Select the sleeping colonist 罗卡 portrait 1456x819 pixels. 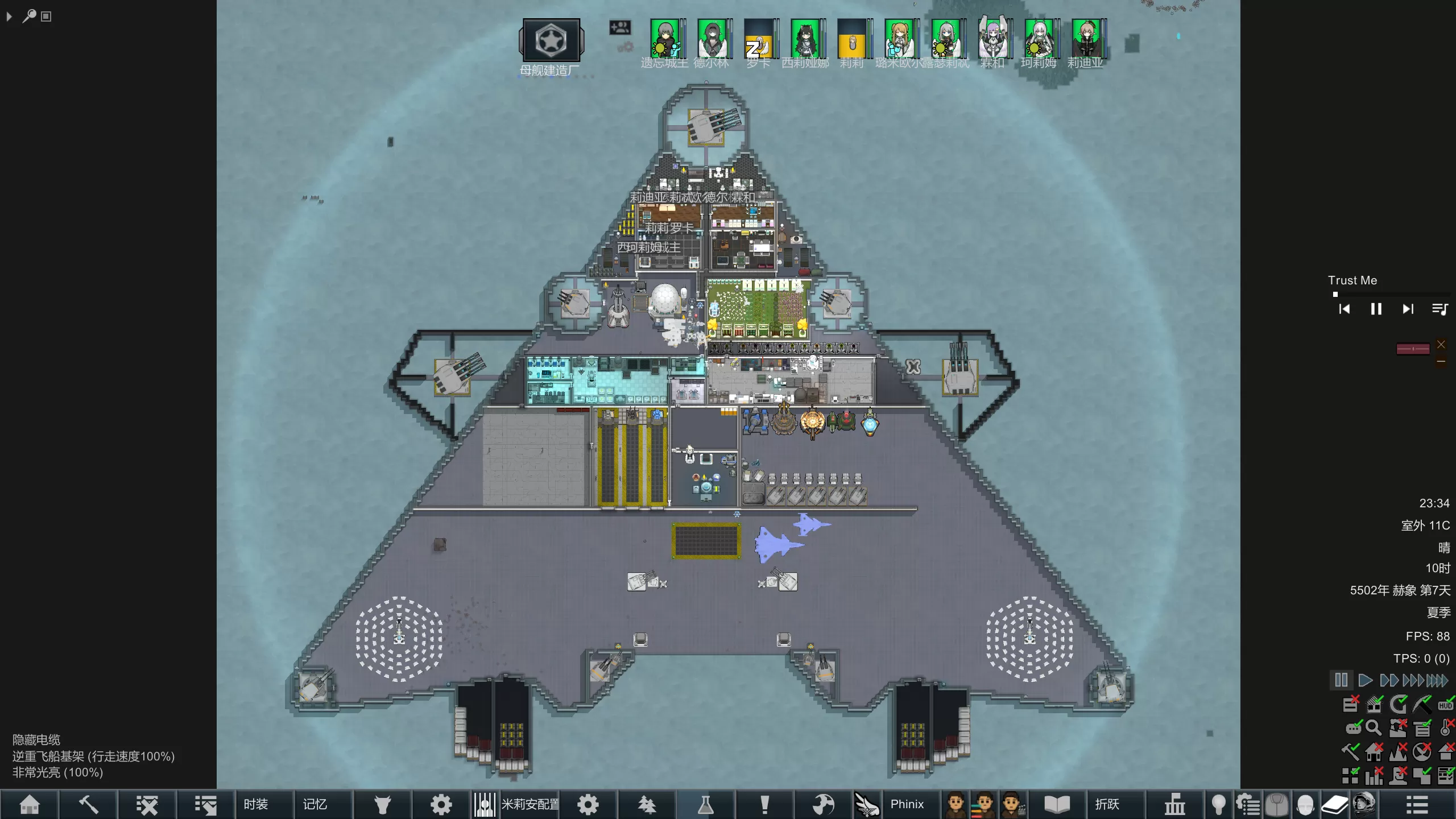click(759, 39)
